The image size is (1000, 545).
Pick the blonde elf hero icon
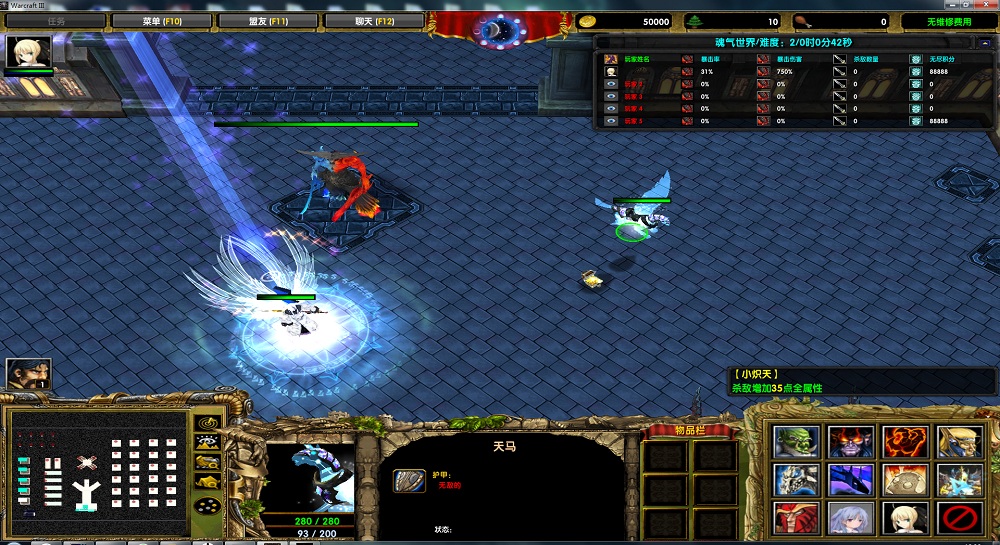point(958,442)
